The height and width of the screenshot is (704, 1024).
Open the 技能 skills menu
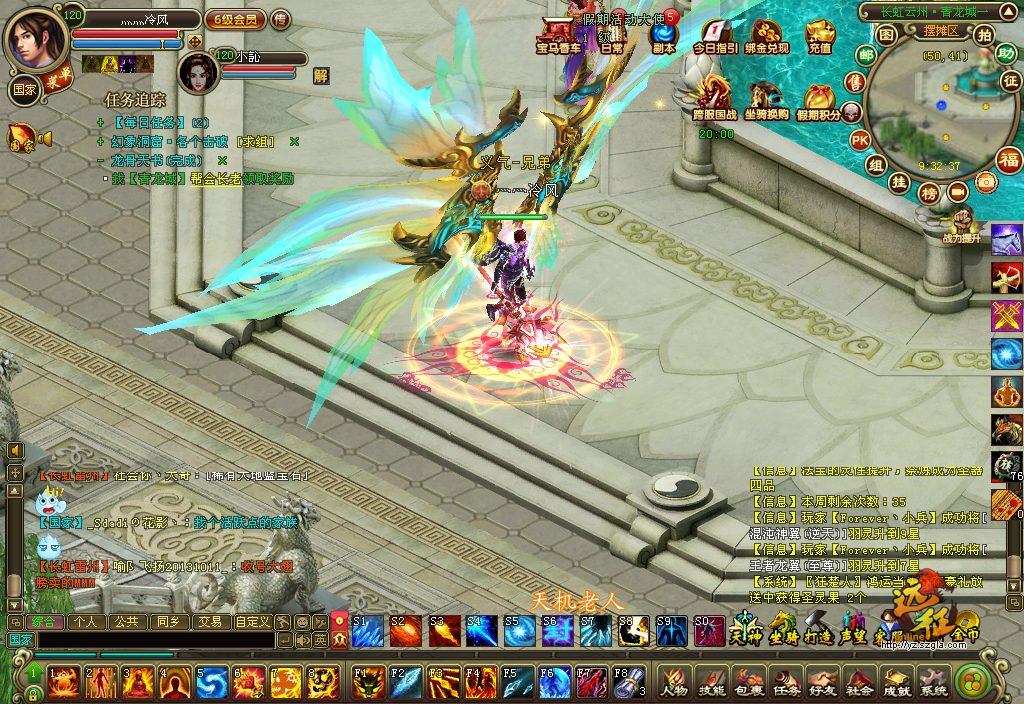click(711, 682)
